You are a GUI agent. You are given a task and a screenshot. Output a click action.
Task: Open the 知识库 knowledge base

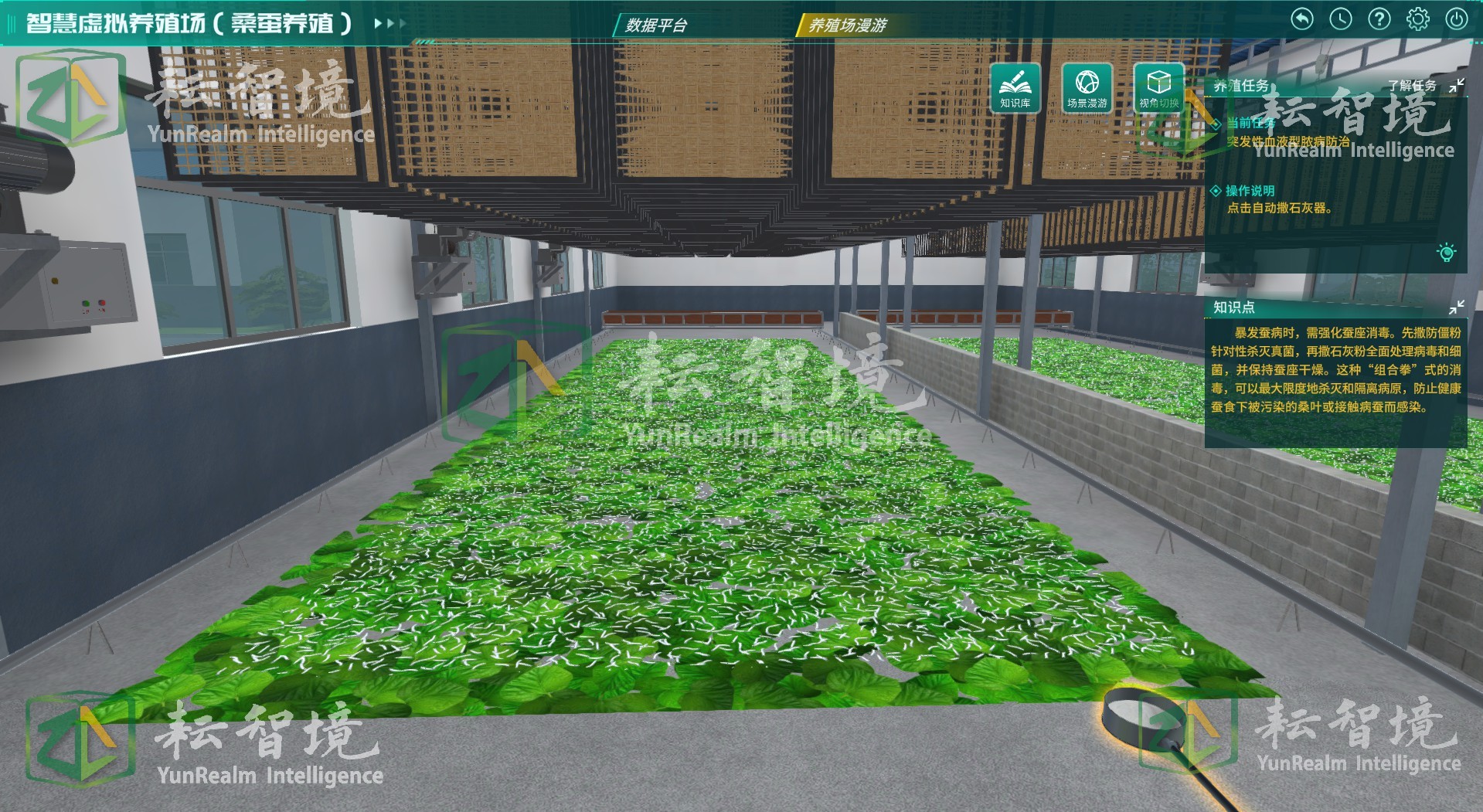coord(1015,87)
